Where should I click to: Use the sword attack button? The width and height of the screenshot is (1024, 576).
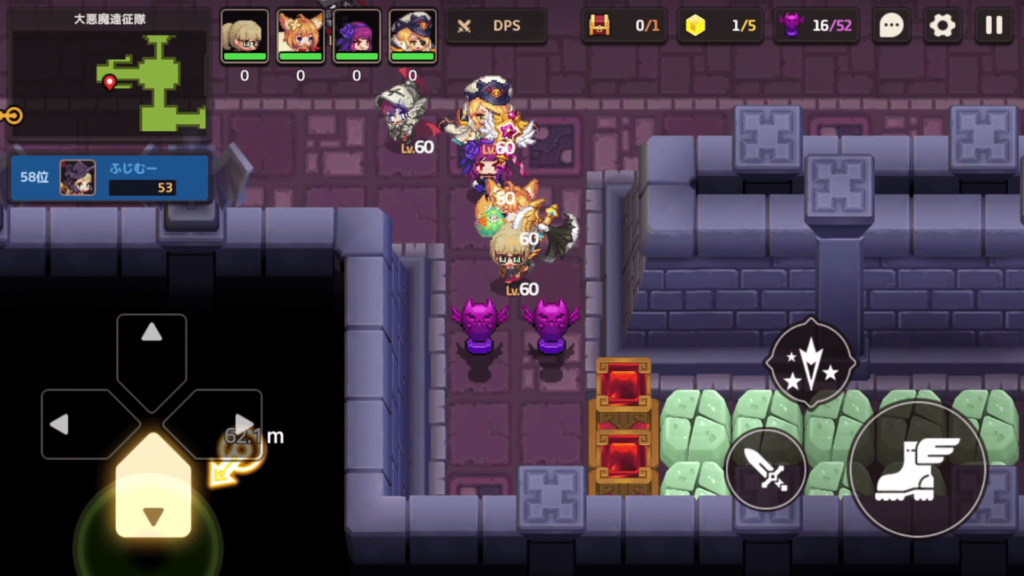click(x=766, y=468)
